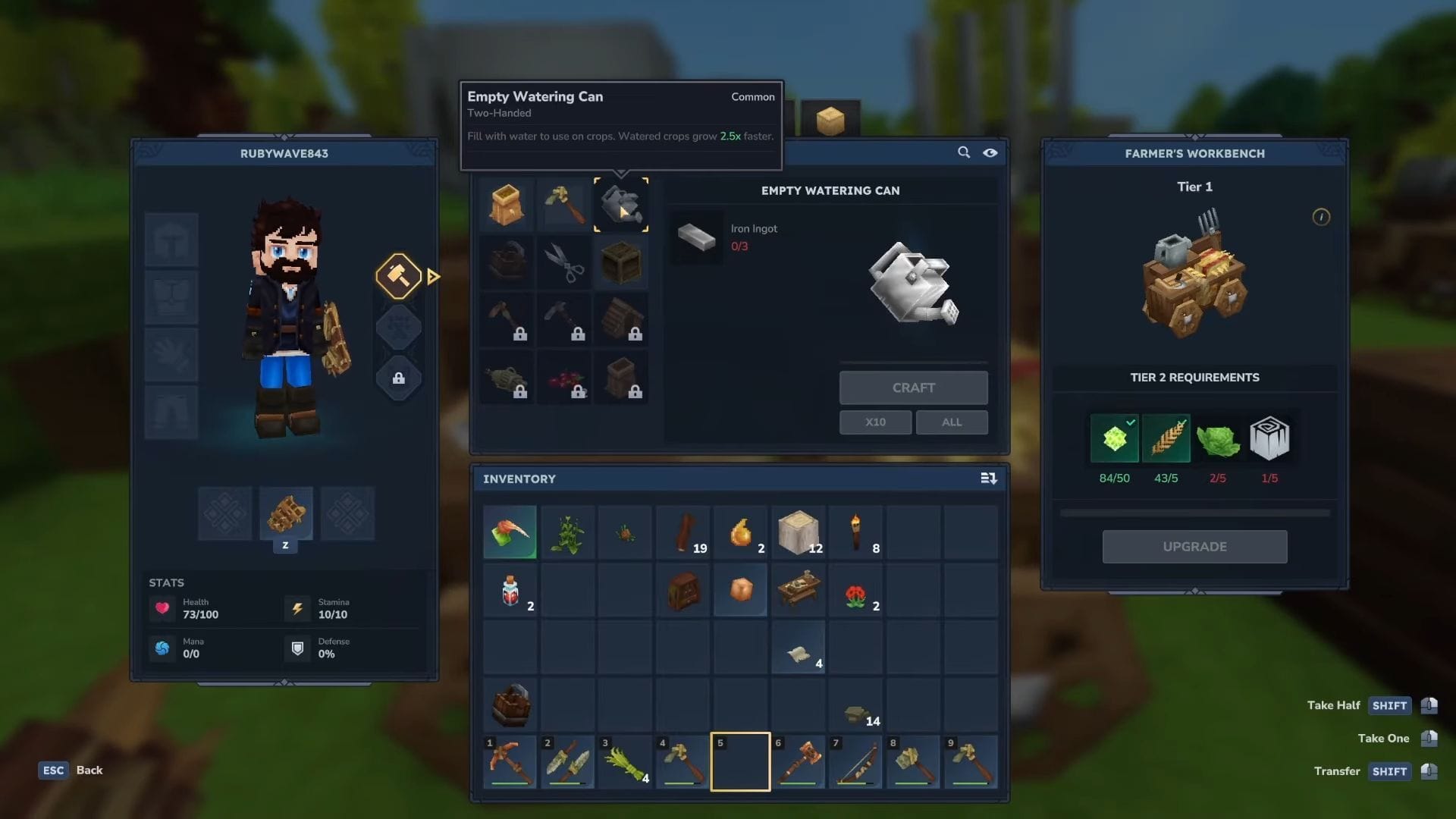This screenshot has height=819, width=1456.
Task: Pick the torch stack of 8
Action: pos(856,533)
